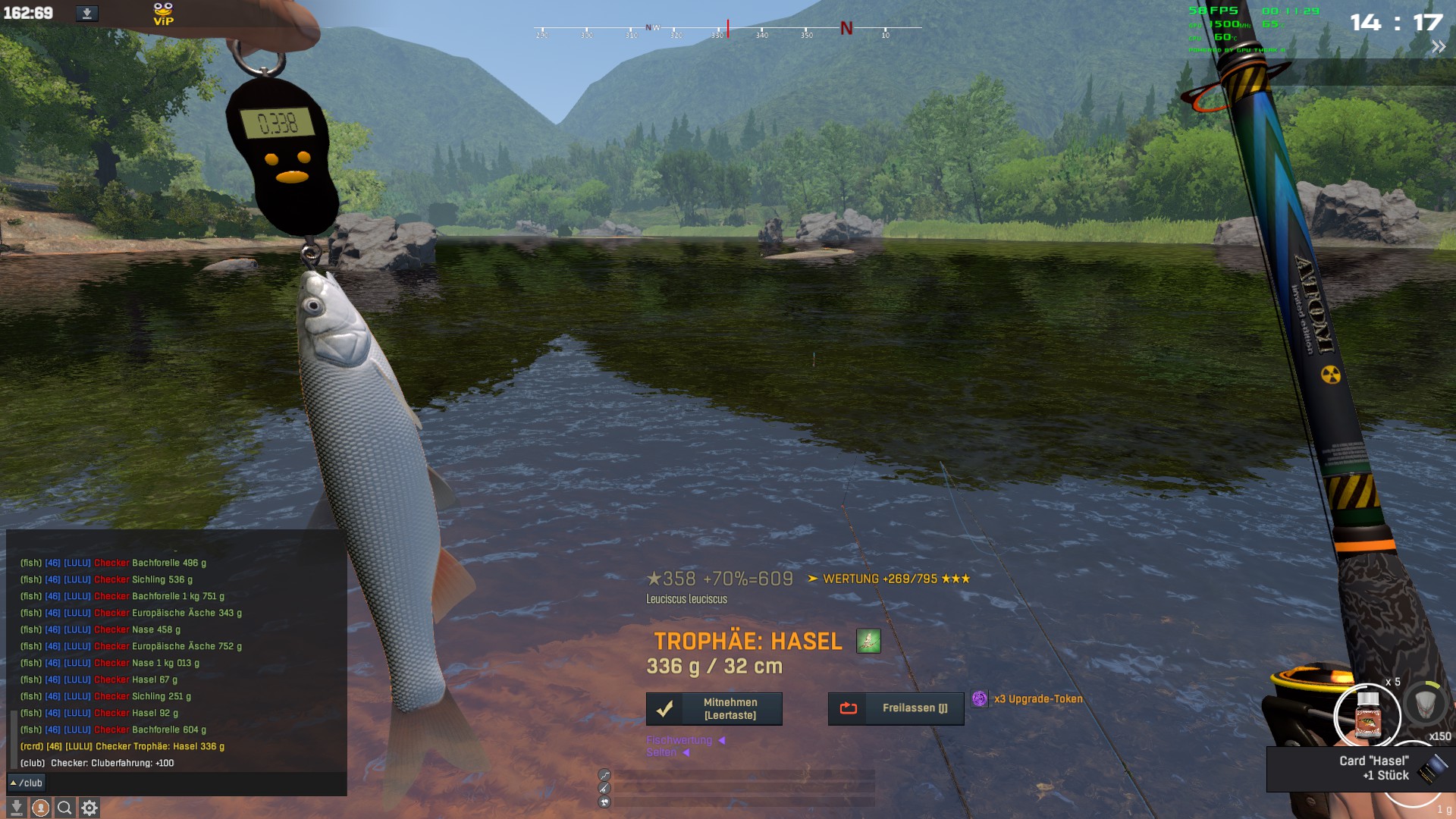1456x819 pixels.
Task: Keep the fish with Mitnehmen button
Action: [714, 709]
